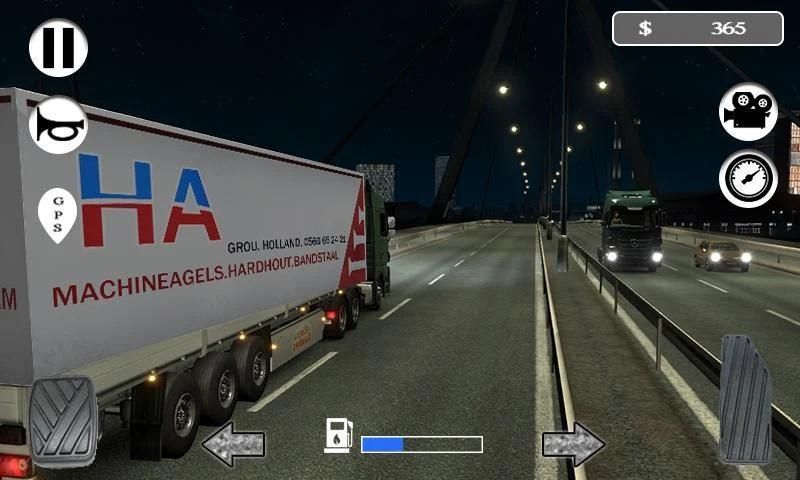Viewport: 800px width, 480px height.
Task: Switch the camera view
Action: point(748,111)
